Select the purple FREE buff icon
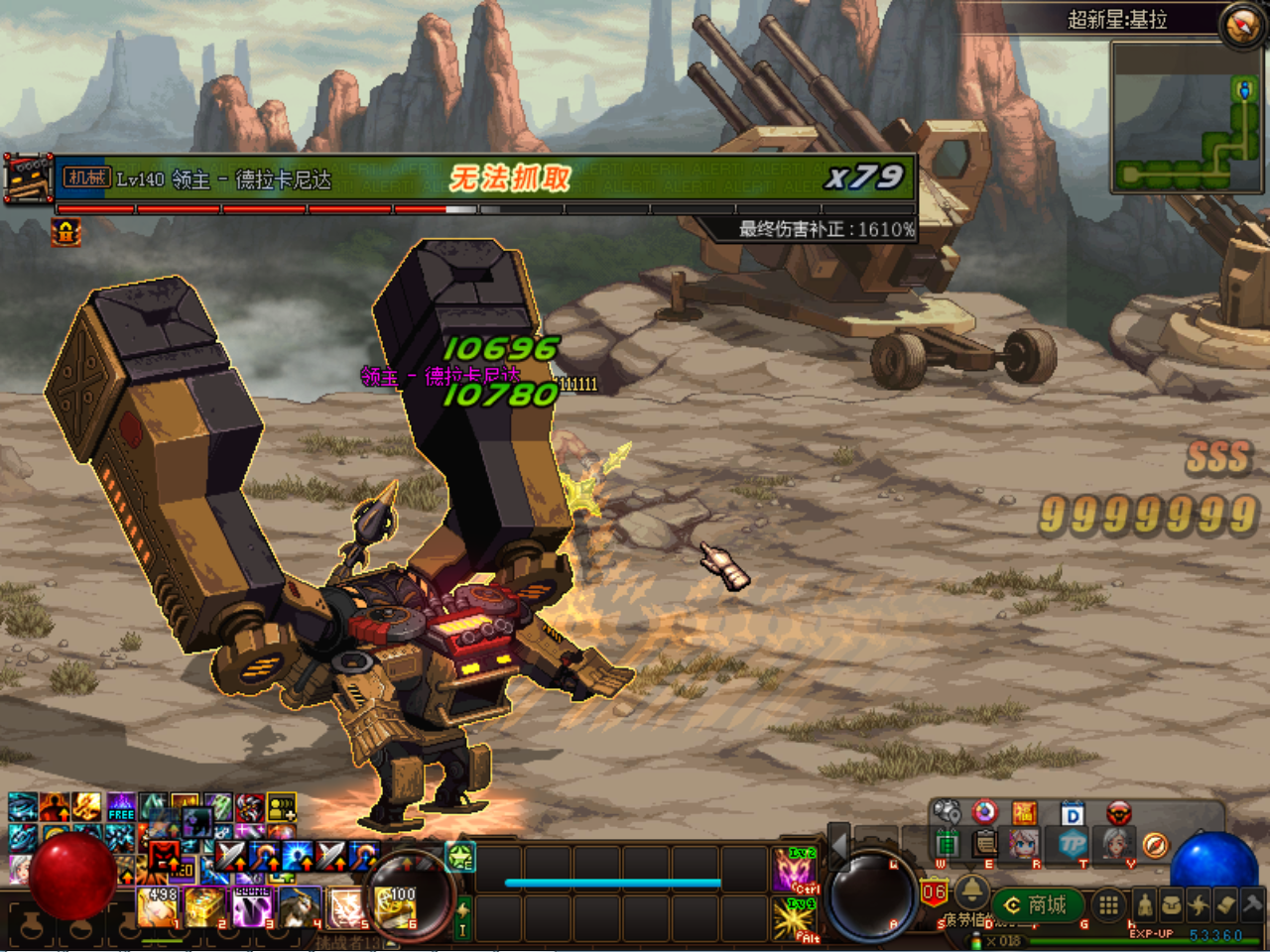The image size is (1270, 952). [x=121, y=806]
